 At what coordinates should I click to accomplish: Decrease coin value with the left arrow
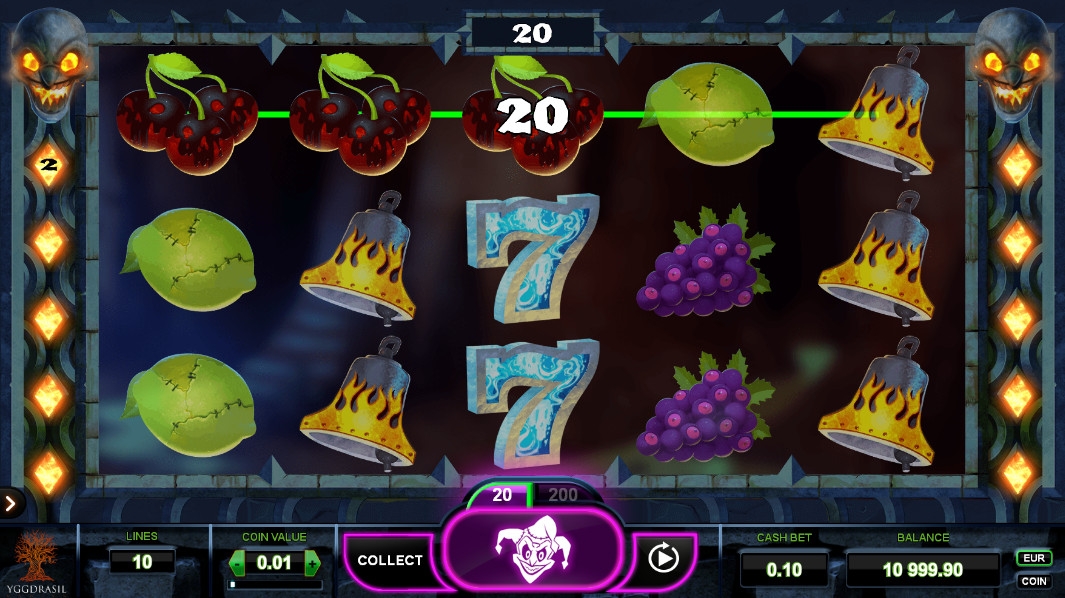(x=237, y=563)
